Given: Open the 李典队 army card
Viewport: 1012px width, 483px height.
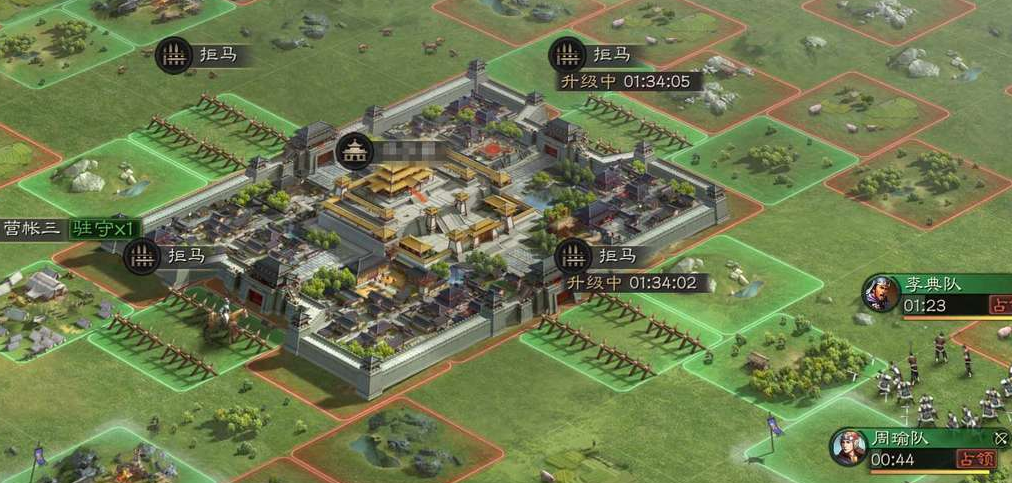Looking at the screenshot, I should click(x=935, y=294).
